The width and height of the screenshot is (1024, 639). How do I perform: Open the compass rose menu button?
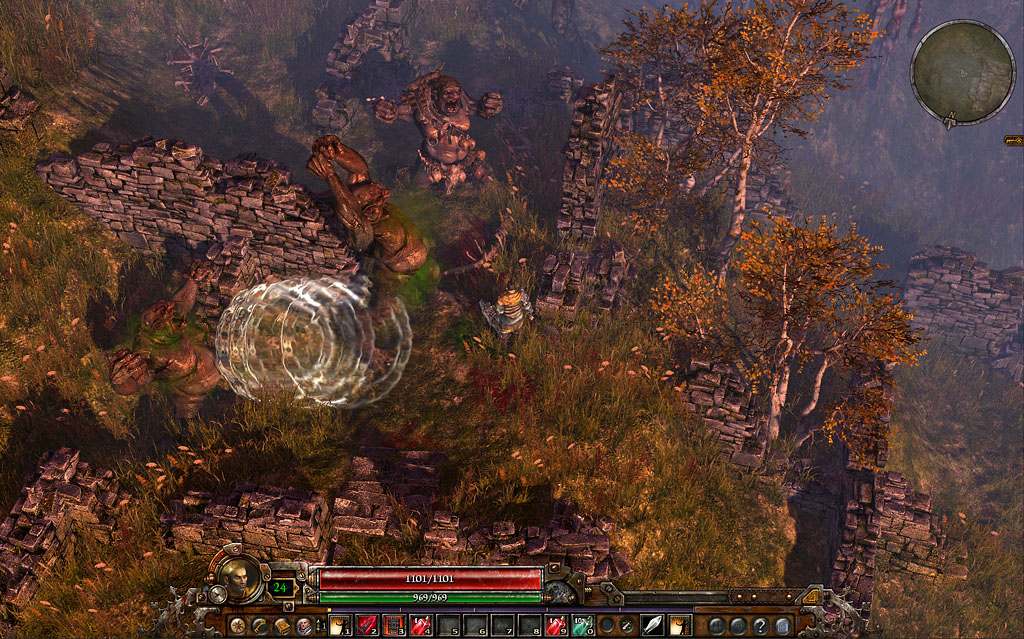coord(237,626)
